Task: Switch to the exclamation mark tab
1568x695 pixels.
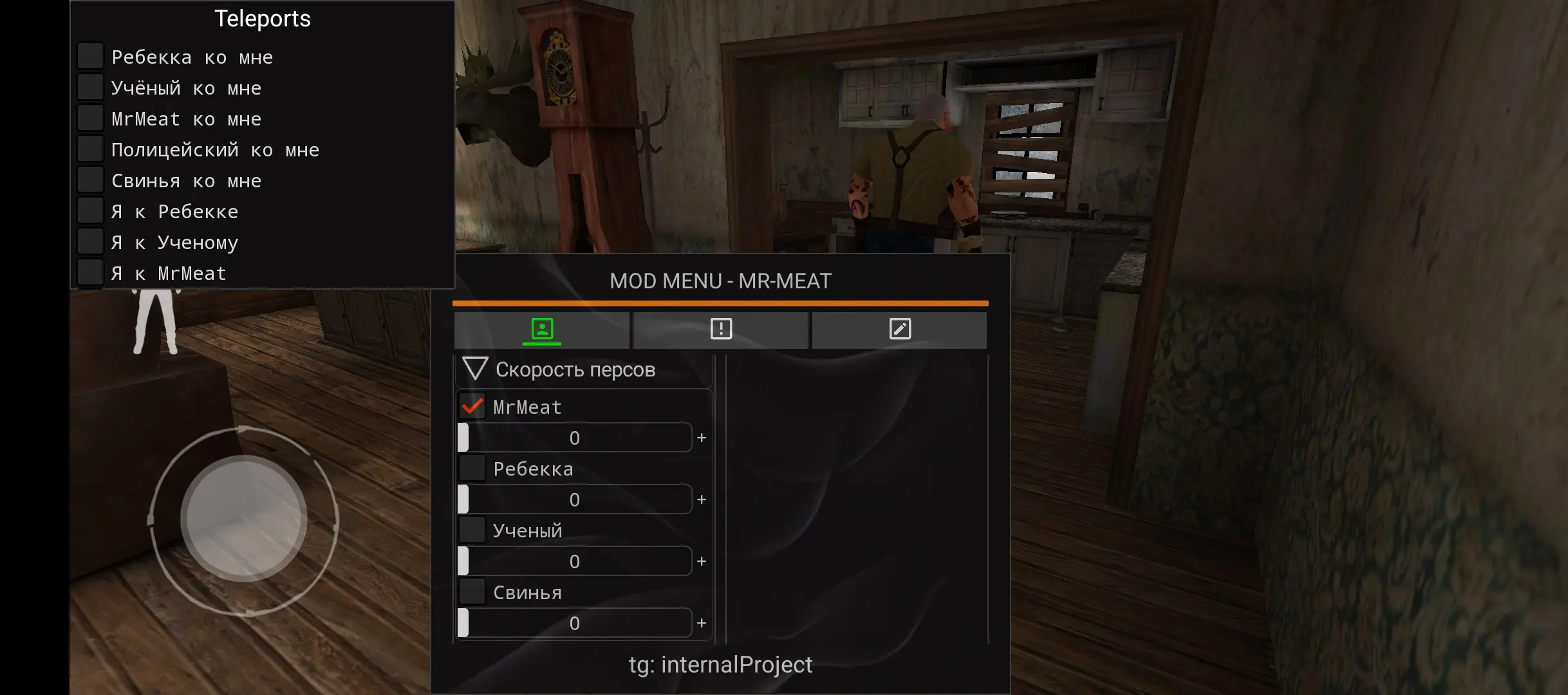Action: point(720,330)
